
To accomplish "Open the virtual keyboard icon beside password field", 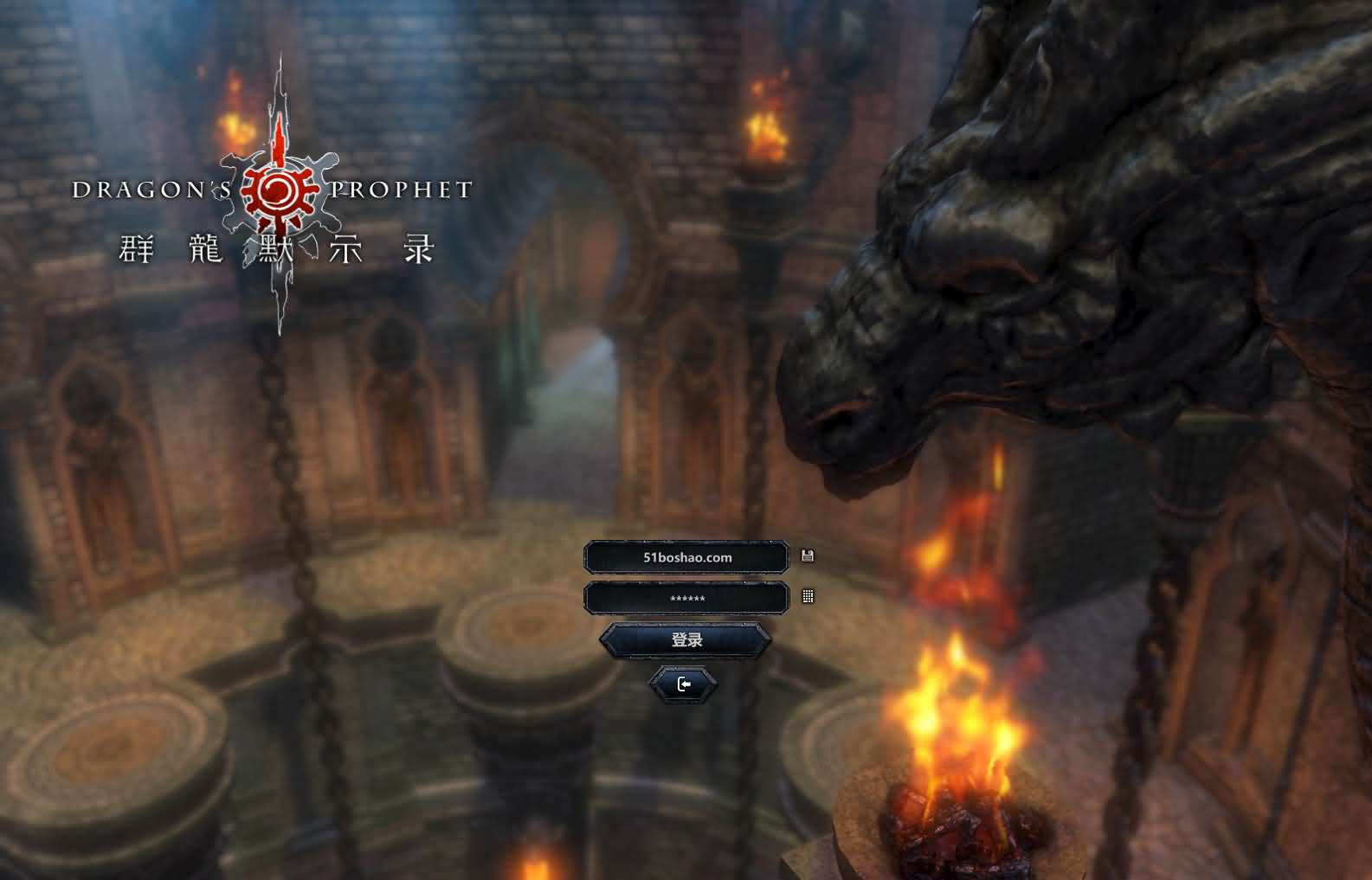I will pos(808,597).
